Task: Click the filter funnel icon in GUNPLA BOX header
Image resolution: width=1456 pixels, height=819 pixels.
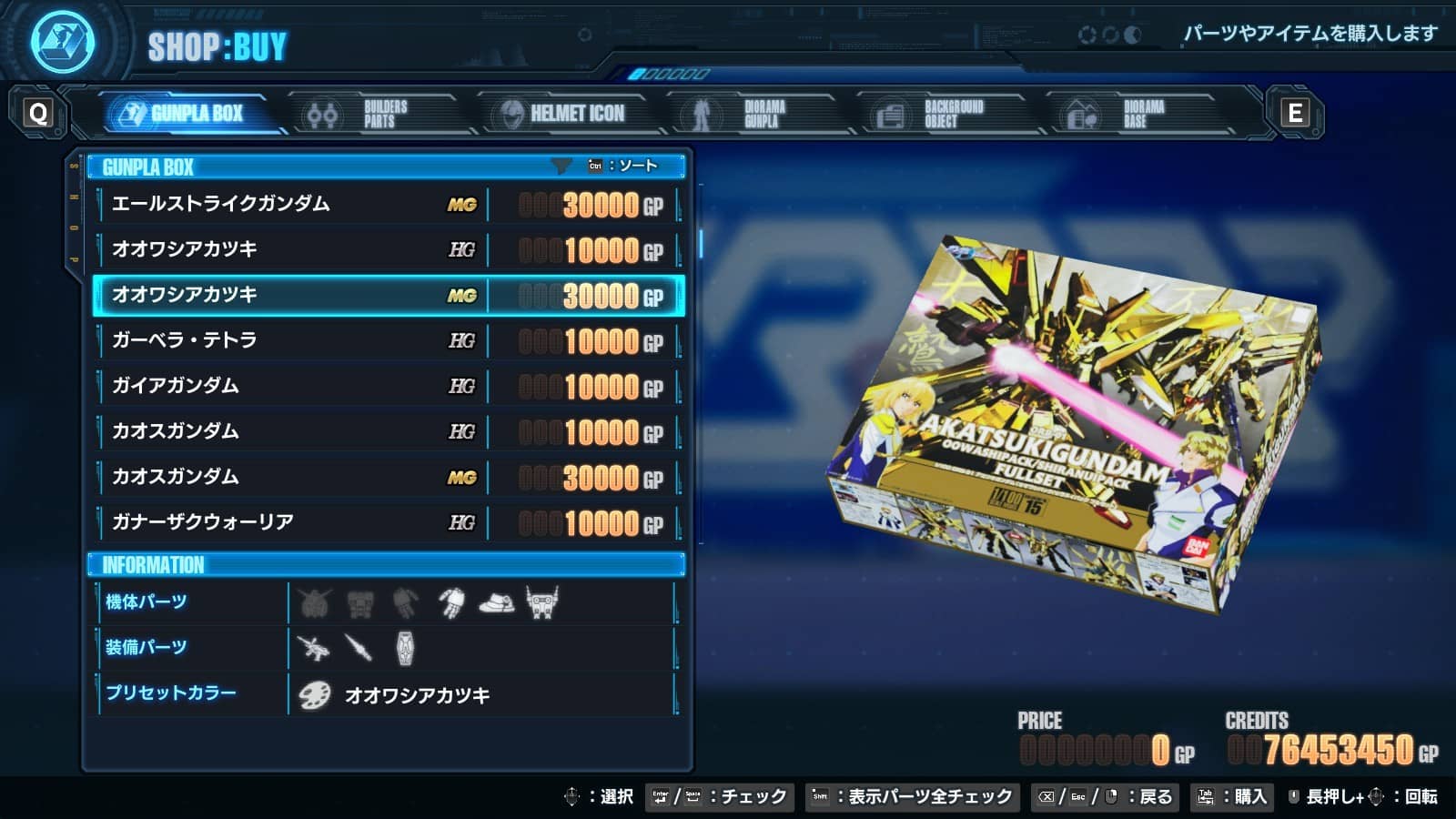Action: (560, 166)
